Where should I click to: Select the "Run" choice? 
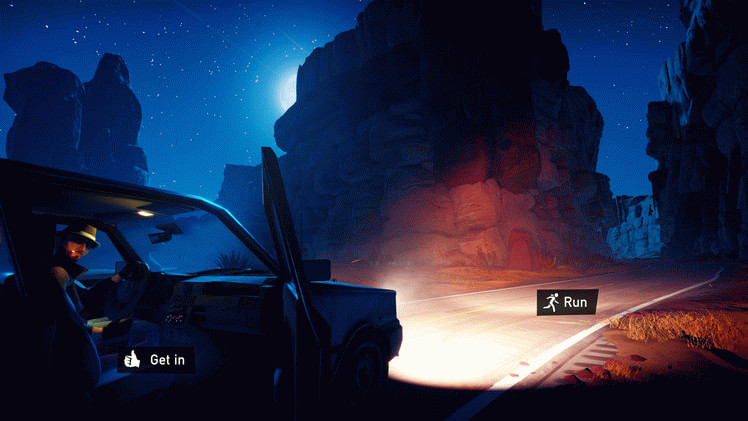tap(567, 301)
